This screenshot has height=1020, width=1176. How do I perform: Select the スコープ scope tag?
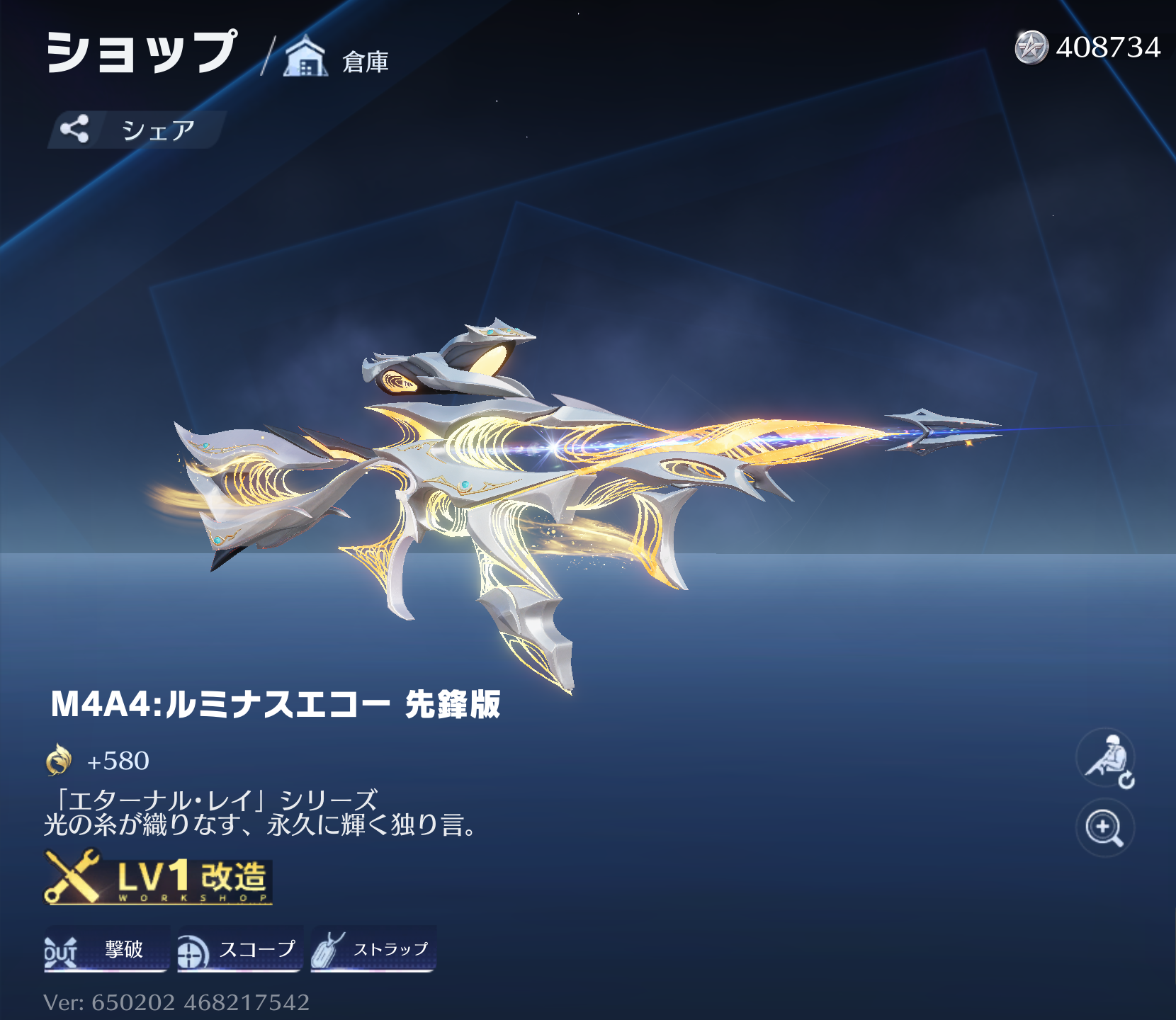(x=239, y=949)
